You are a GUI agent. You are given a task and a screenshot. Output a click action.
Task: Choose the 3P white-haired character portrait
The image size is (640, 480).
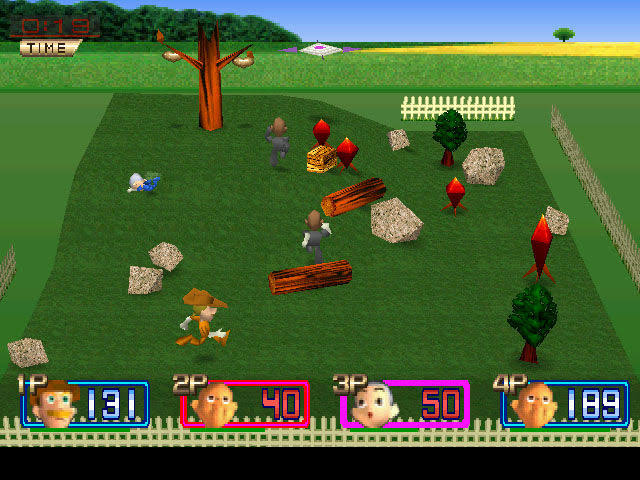click(x=373, y=405)
